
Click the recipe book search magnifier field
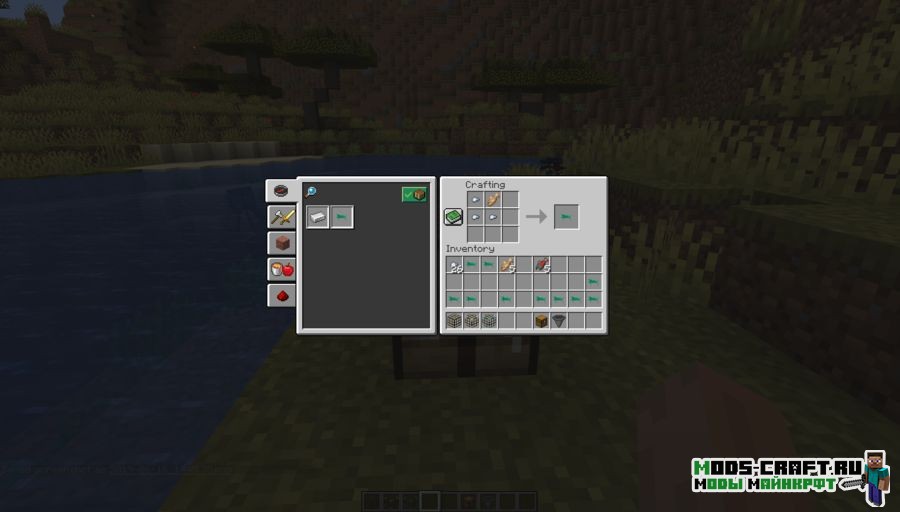312,192
